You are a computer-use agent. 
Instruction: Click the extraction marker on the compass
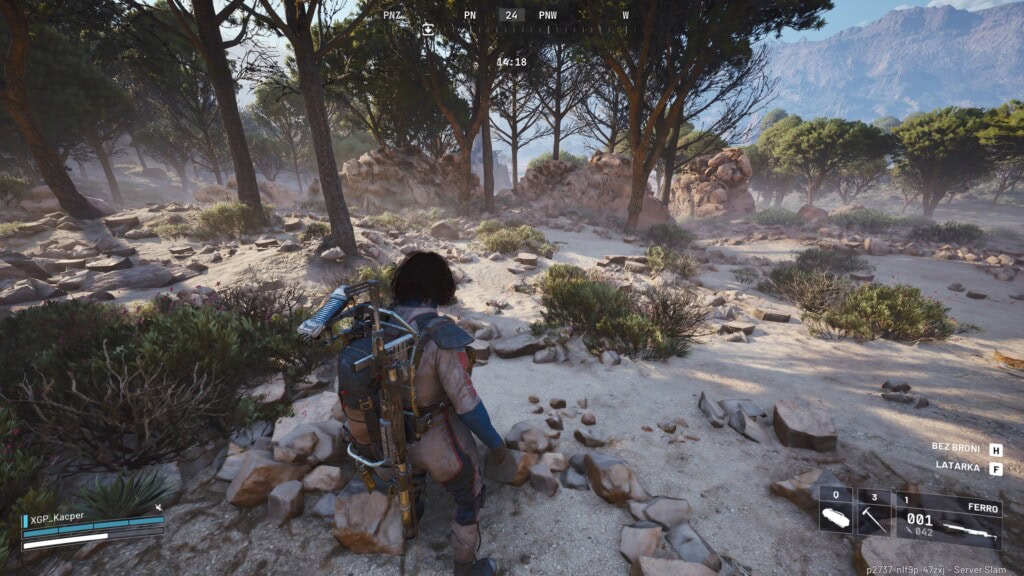tap(428, 29)
